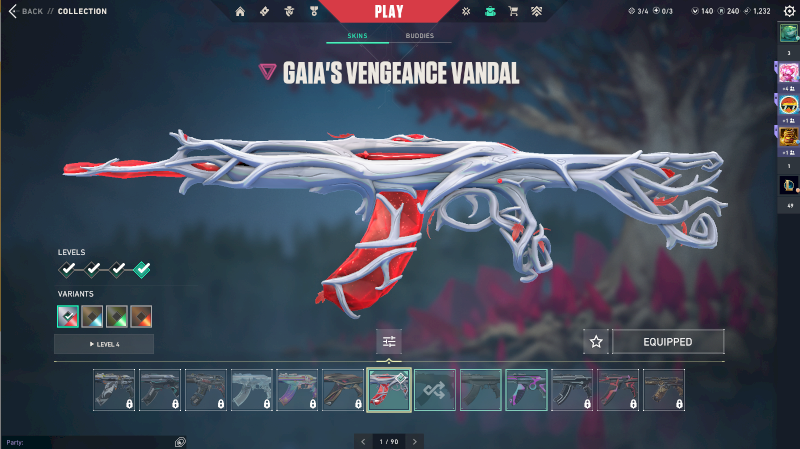Play the Level 4 preview video
The height and width of the screenshot is (449, 800).
104,344
